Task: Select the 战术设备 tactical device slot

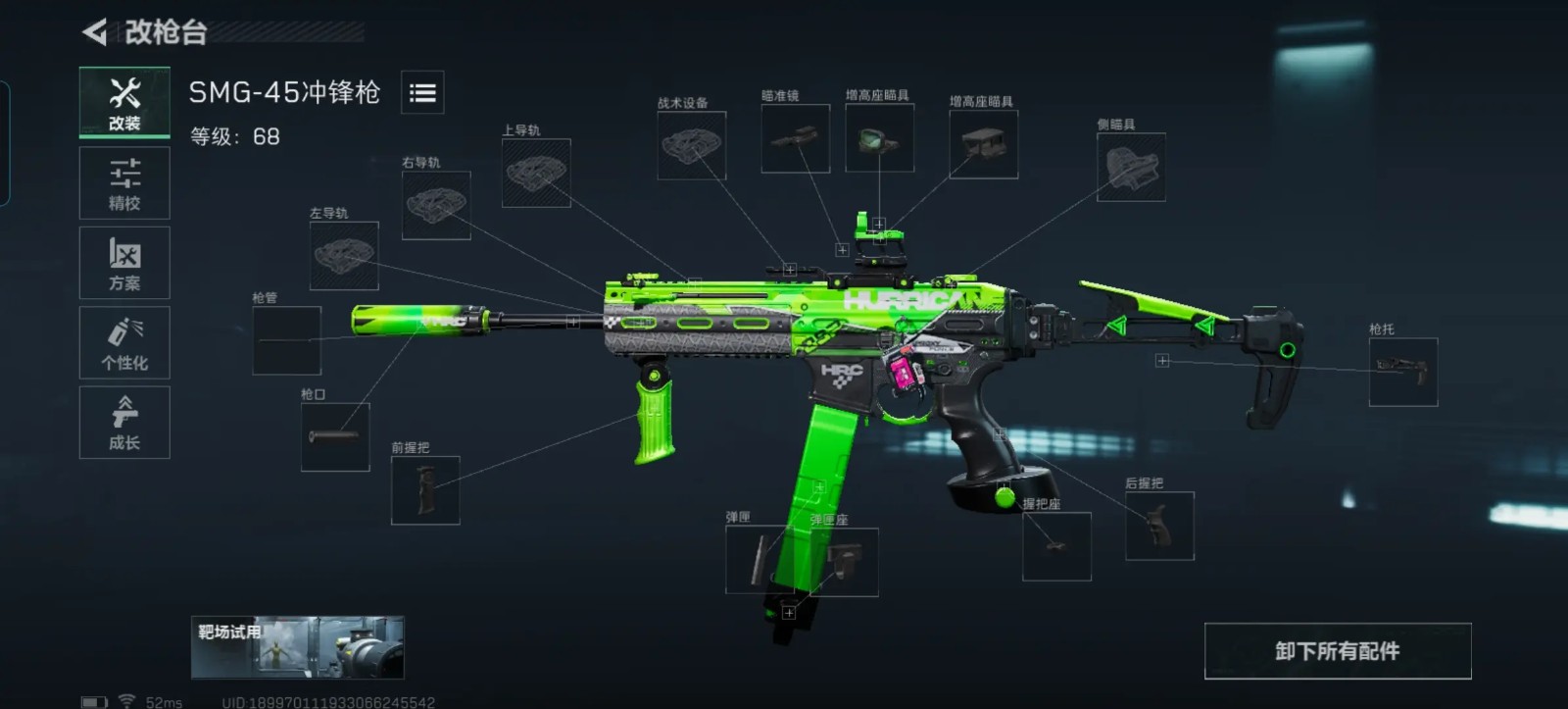Action: click(691, 145)
